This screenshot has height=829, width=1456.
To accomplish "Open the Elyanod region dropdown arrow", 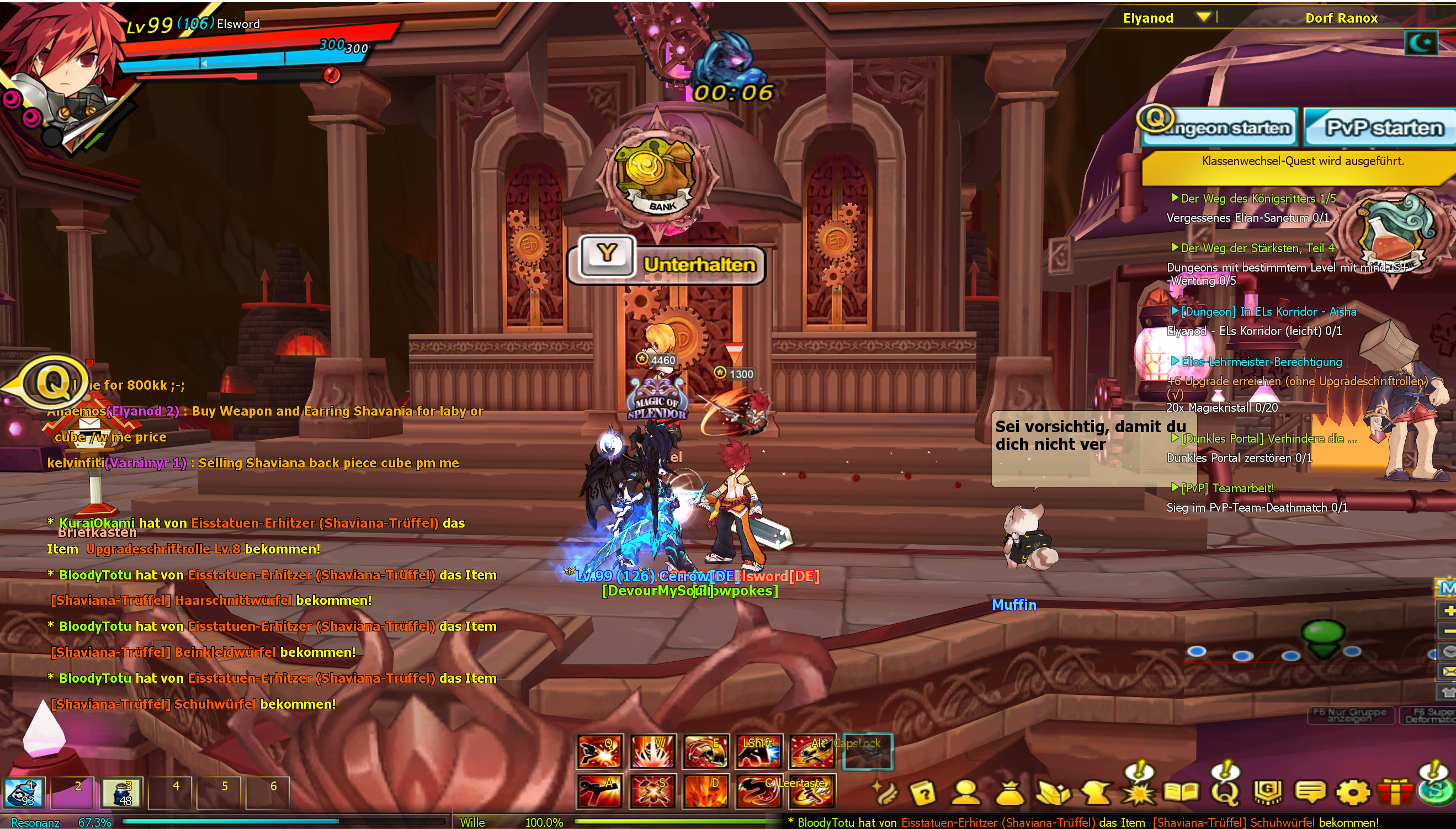I will click(1203, 17).
